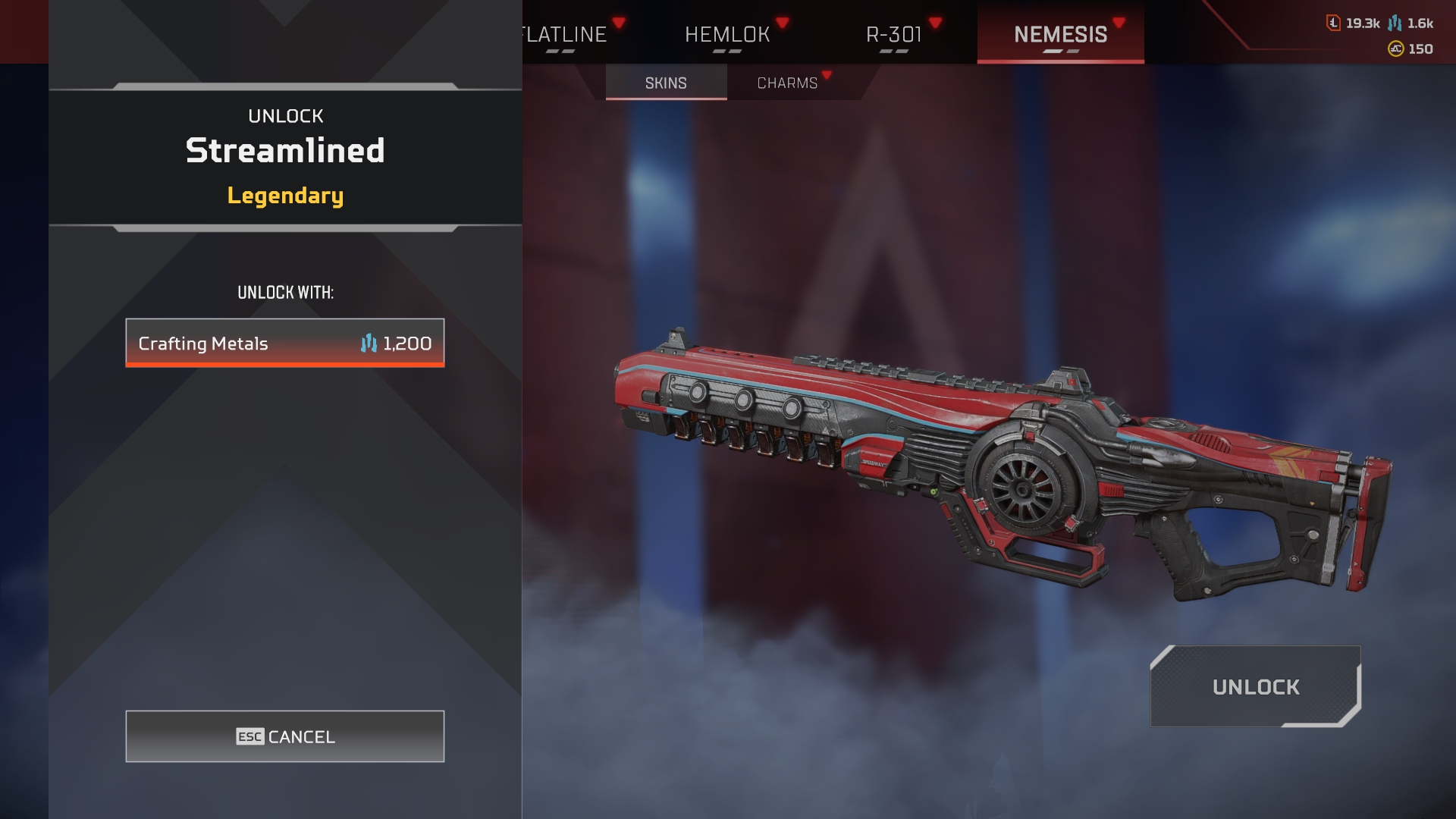Select the R-301 weapon tab
1456x819 pixels.
tap(894, 35)
